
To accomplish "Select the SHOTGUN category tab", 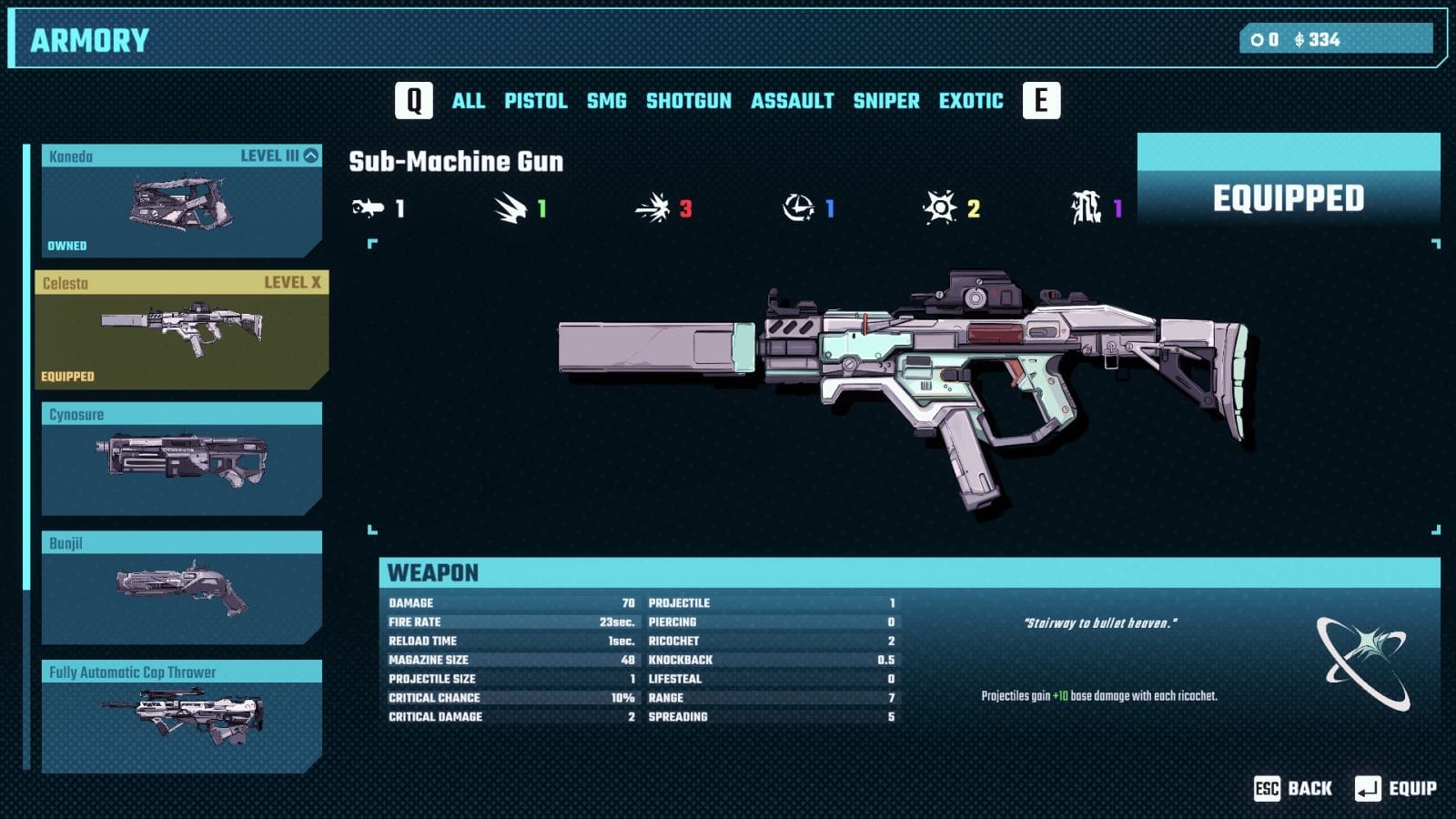I will (688, 101).
